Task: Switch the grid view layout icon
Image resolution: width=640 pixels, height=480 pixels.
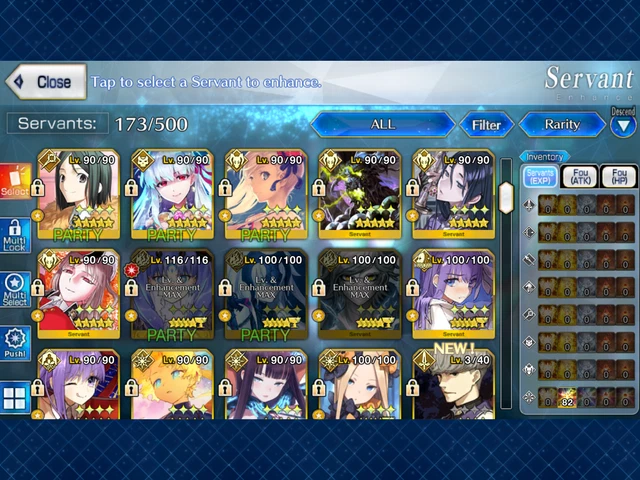Action: pos(15,397)
